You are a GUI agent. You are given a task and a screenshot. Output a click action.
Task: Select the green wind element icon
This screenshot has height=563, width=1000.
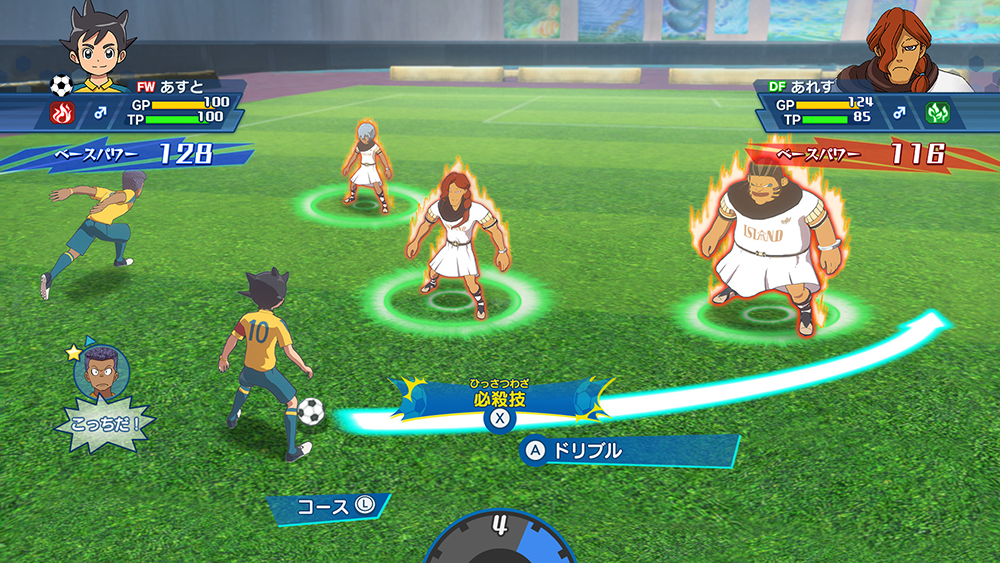click(938, 112)
